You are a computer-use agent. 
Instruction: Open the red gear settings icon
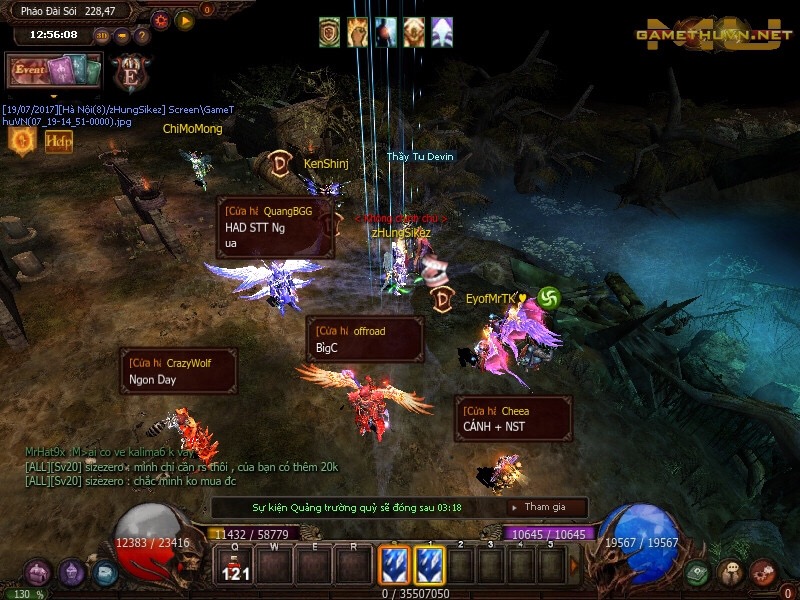160,19
